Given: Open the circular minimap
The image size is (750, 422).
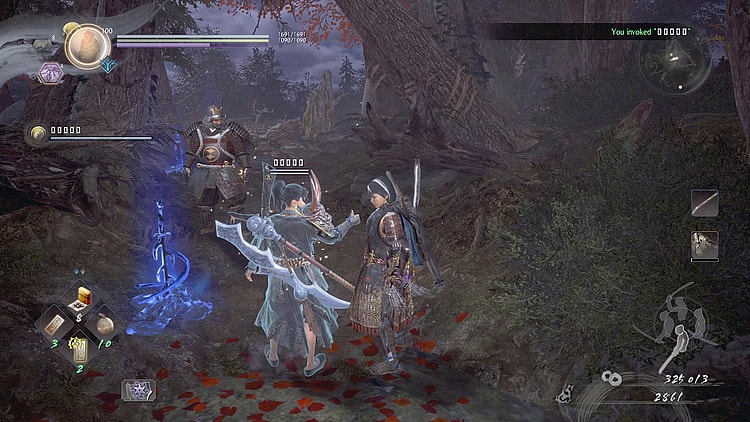Looking at the screenshot, I should (677, 60).
